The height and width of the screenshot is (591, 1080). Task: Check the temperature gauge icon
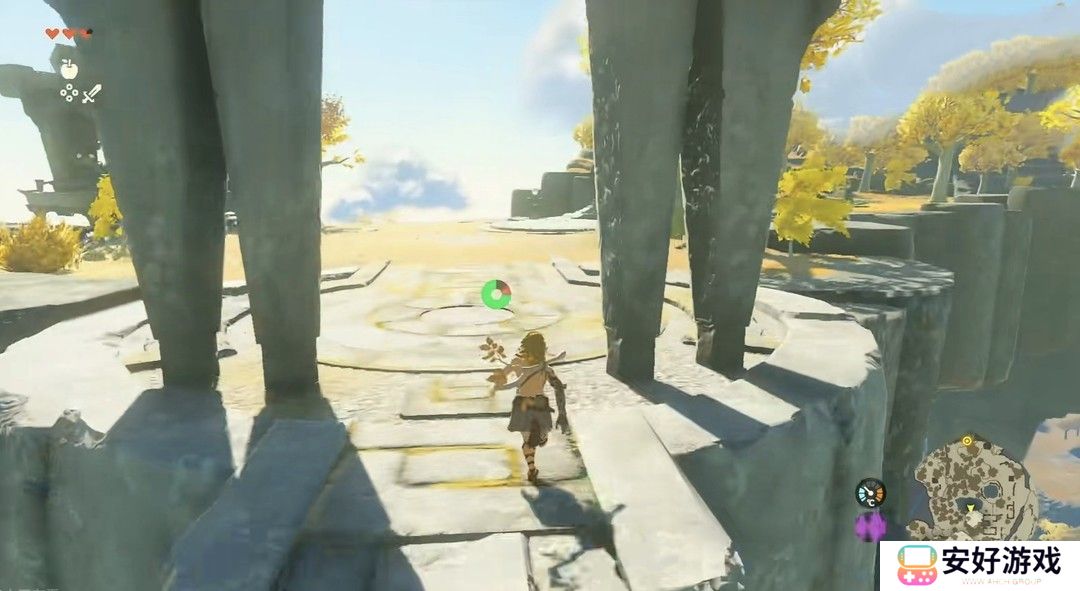[x=870, y=492]
